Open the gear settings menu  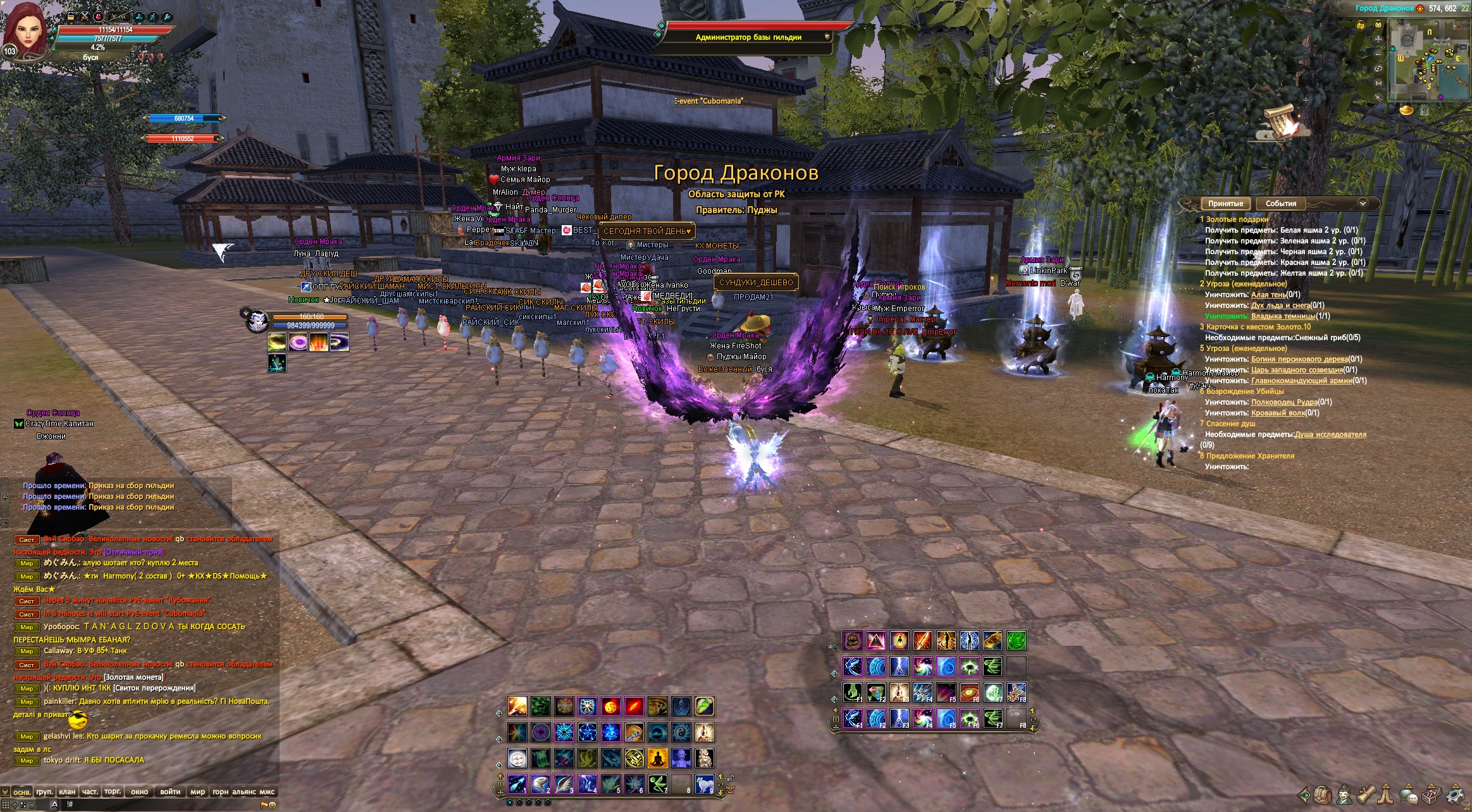(1456, 794)
